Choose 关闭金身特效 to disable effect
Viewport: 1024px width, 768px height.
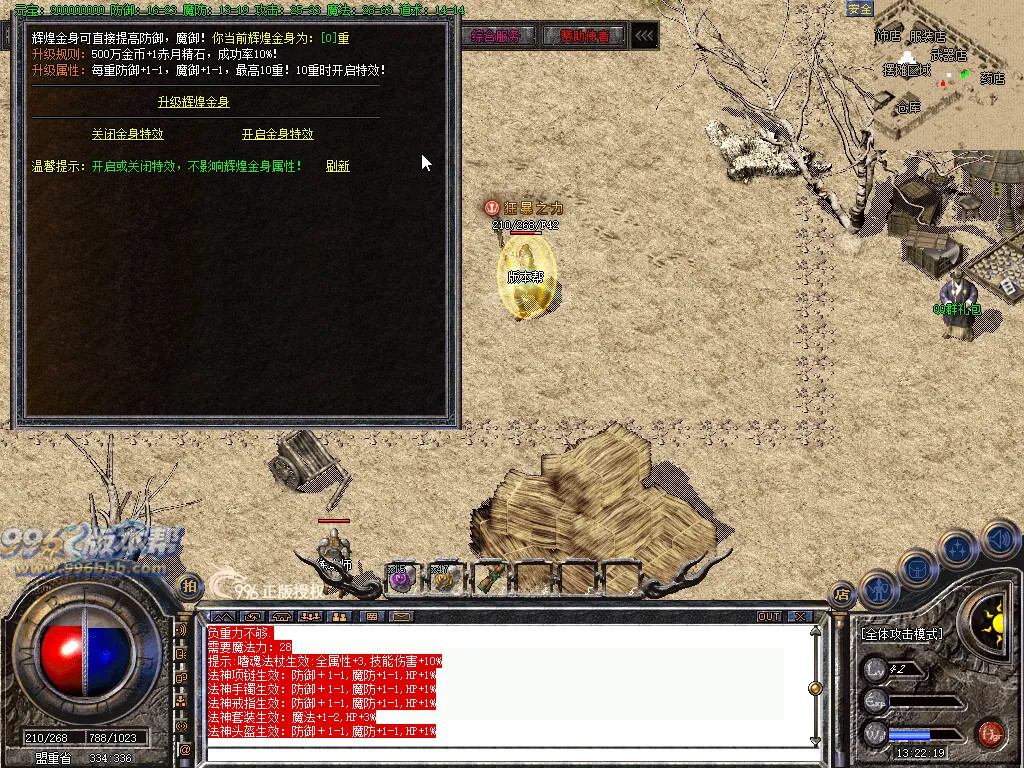click(x=127, y=134)
